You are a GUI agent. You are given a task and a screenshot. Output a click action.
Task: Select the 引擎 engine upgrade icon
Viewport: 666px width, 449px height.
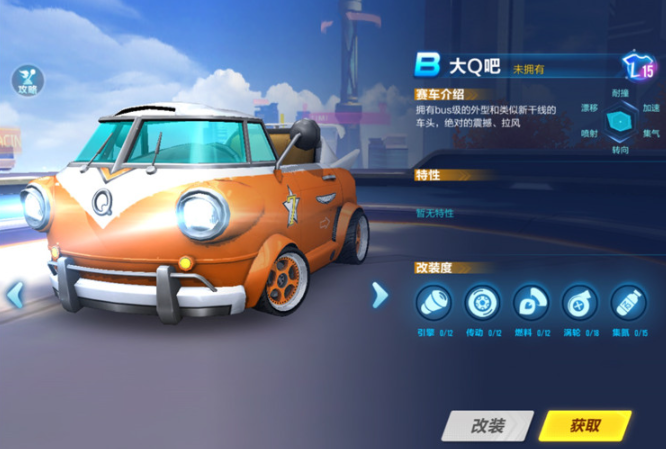(x=433, y=303)
